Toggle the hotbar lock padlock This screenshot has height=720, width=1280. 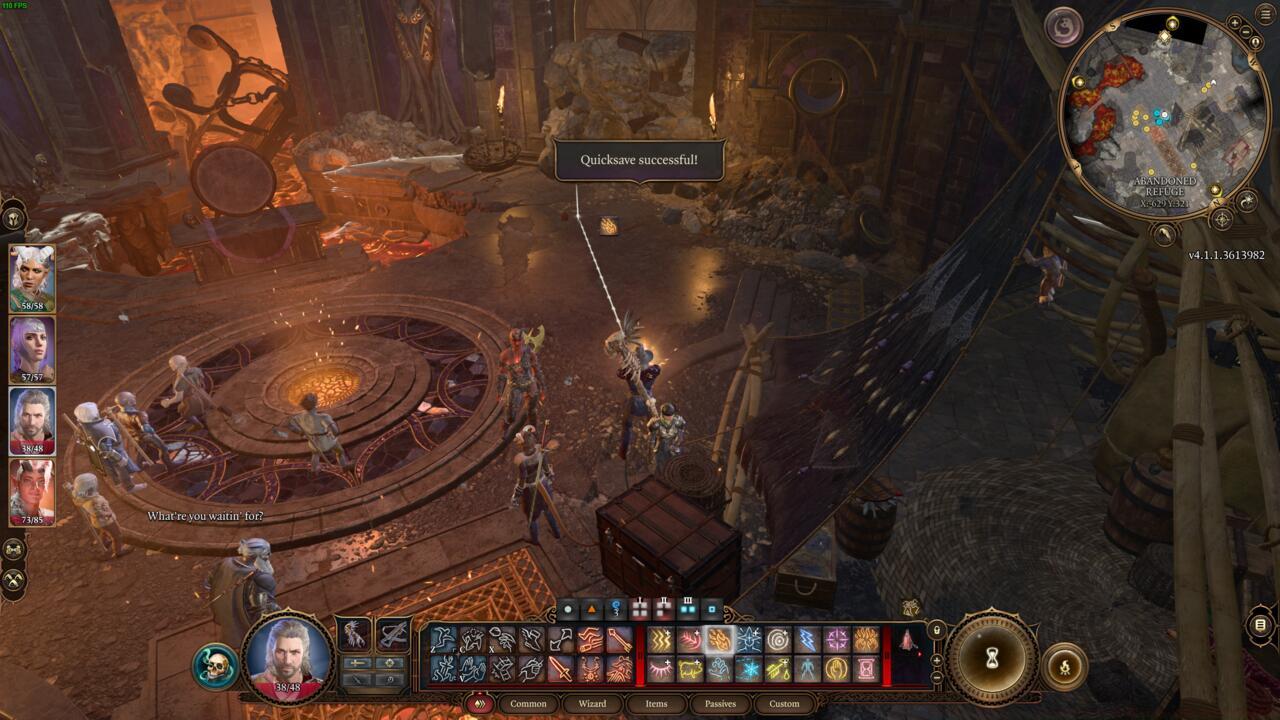click(x=937, y=631)
